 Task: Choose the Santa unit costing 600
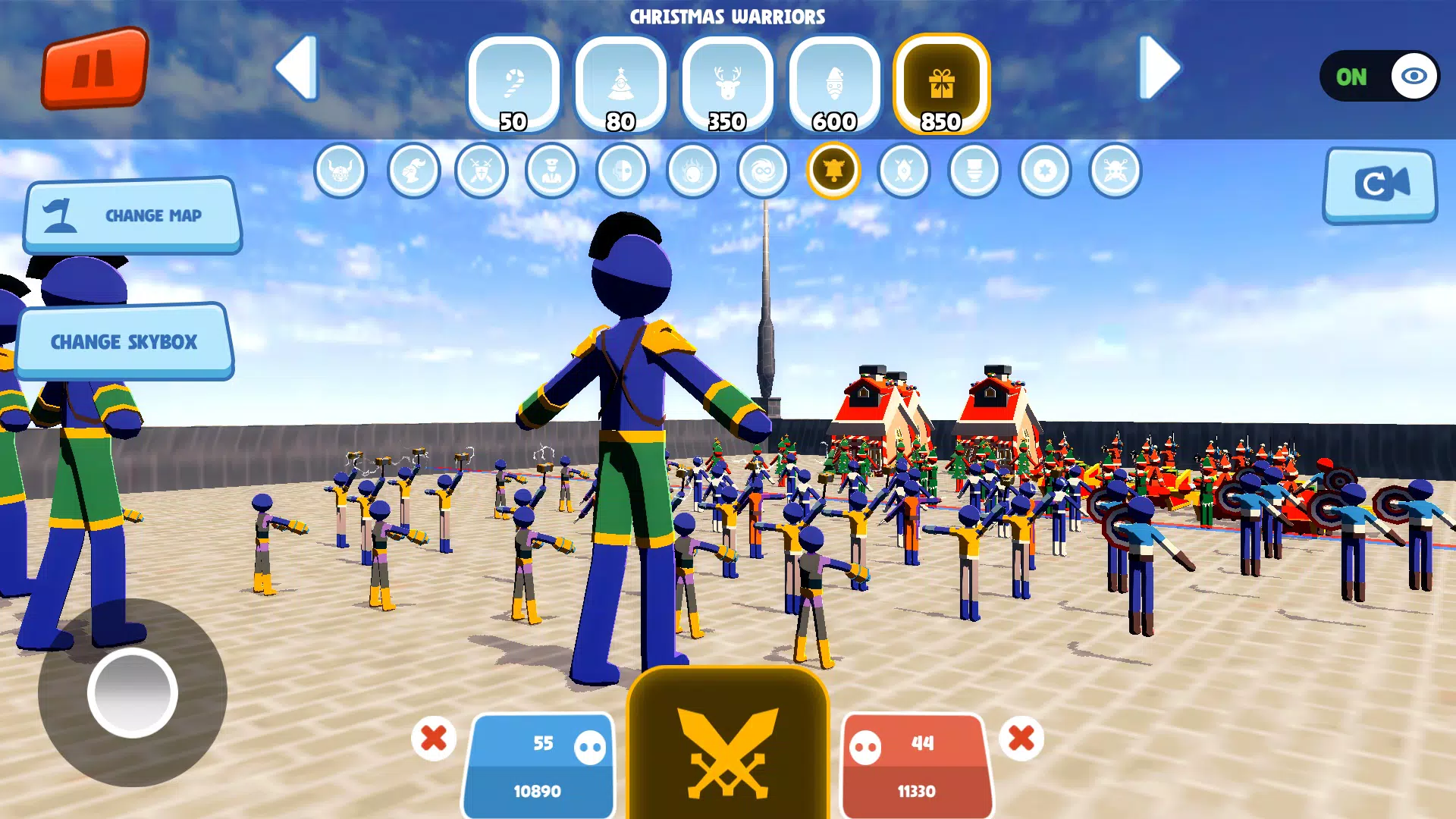(x=834, y=82)
